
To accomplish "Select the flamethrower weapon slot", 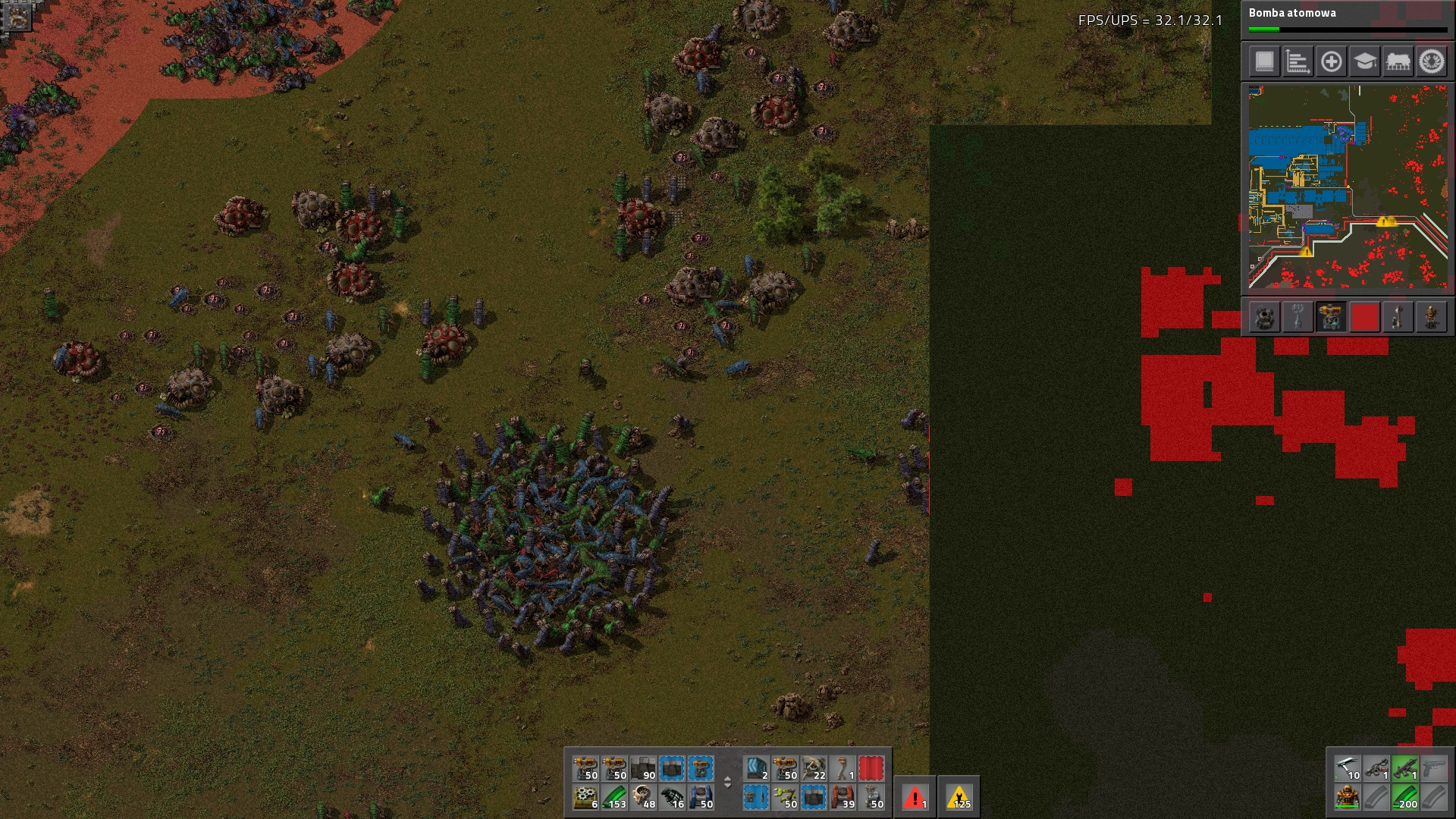I will pos(1376,769).
